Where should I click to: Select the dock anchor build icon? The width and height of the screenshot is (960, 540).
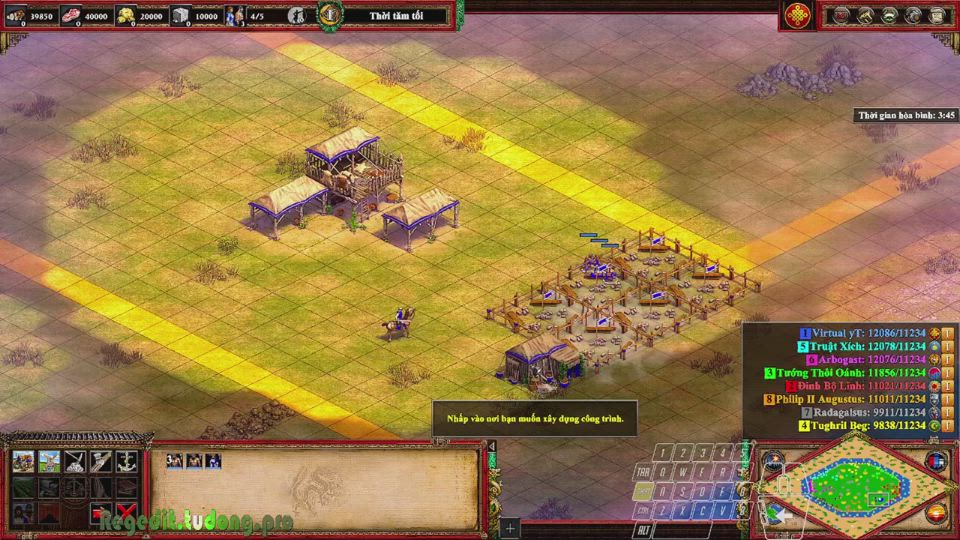point(127,461)
